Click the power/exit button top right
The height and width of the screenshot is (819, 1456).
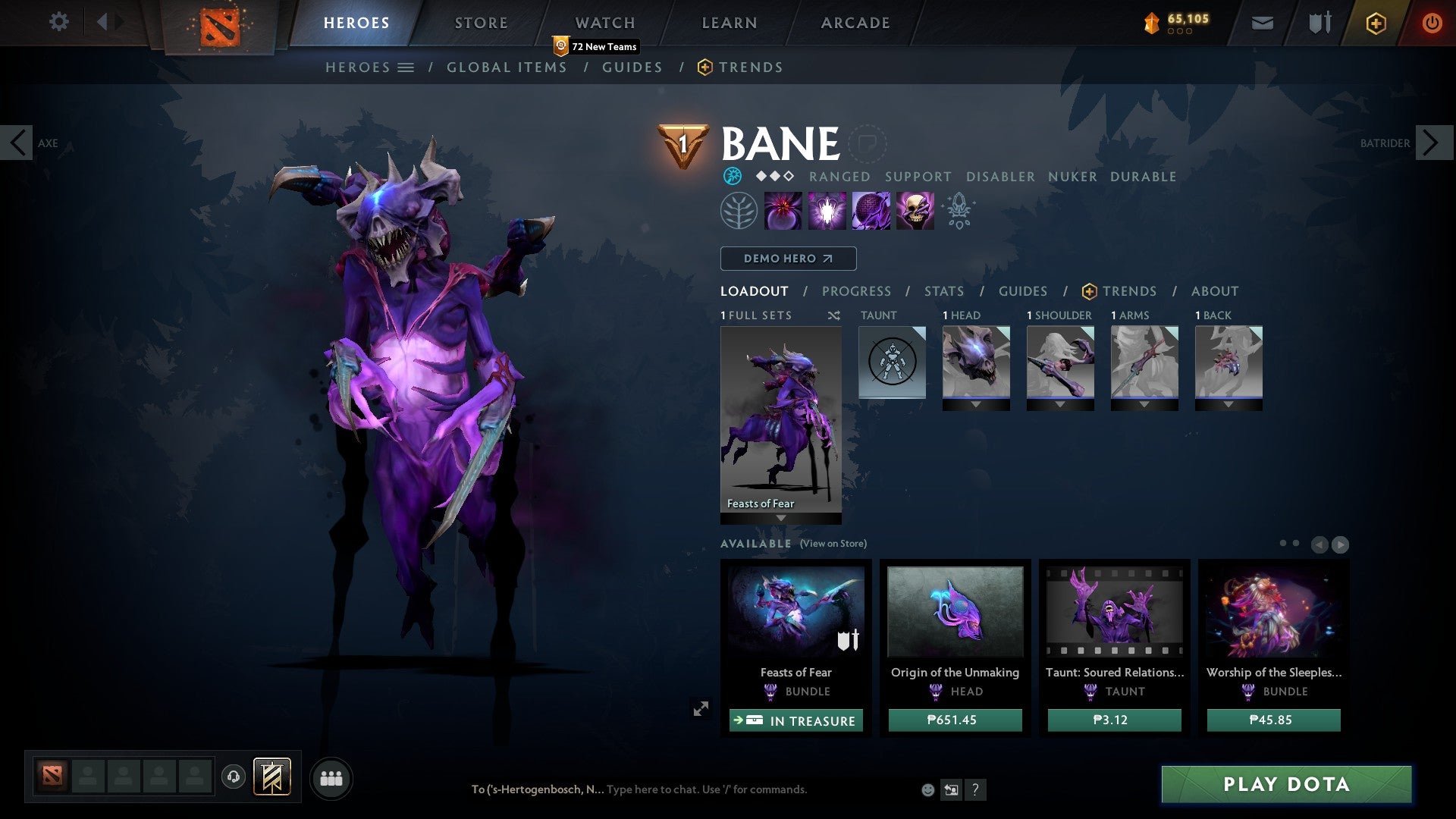tap(1432, 23)
